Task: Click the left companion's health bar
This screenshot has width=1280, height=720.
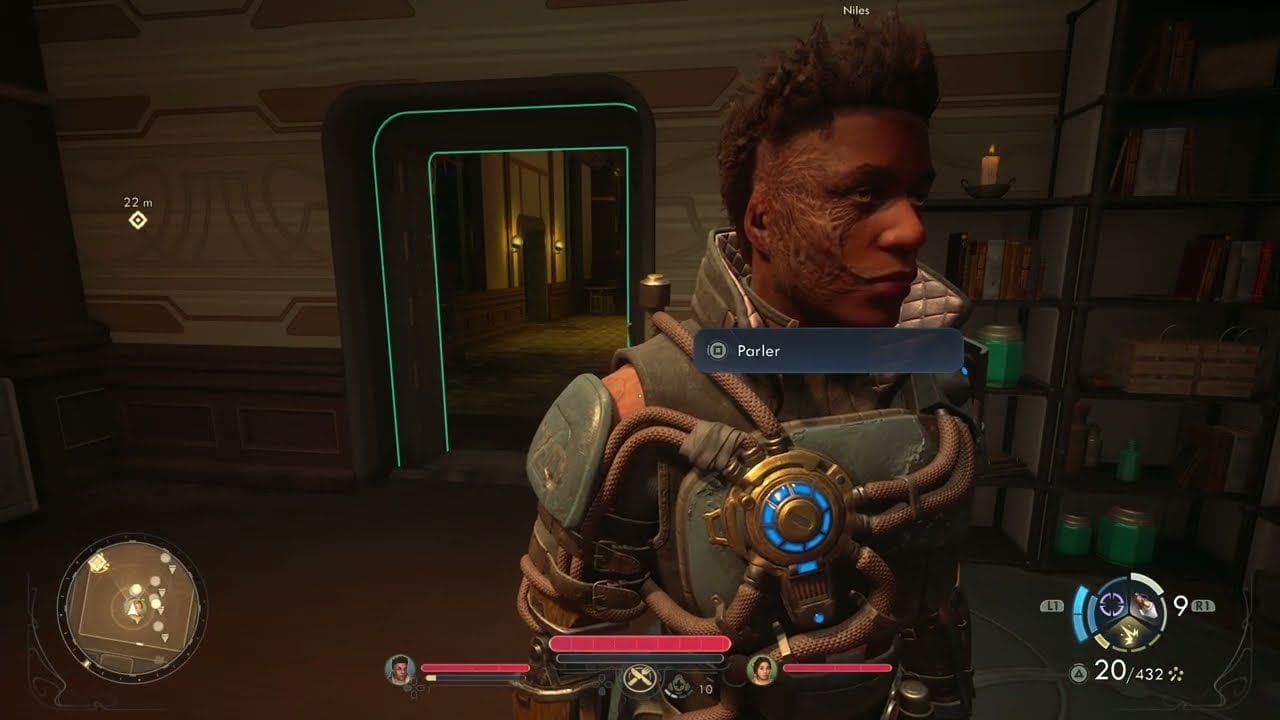Action: [475, 668]
